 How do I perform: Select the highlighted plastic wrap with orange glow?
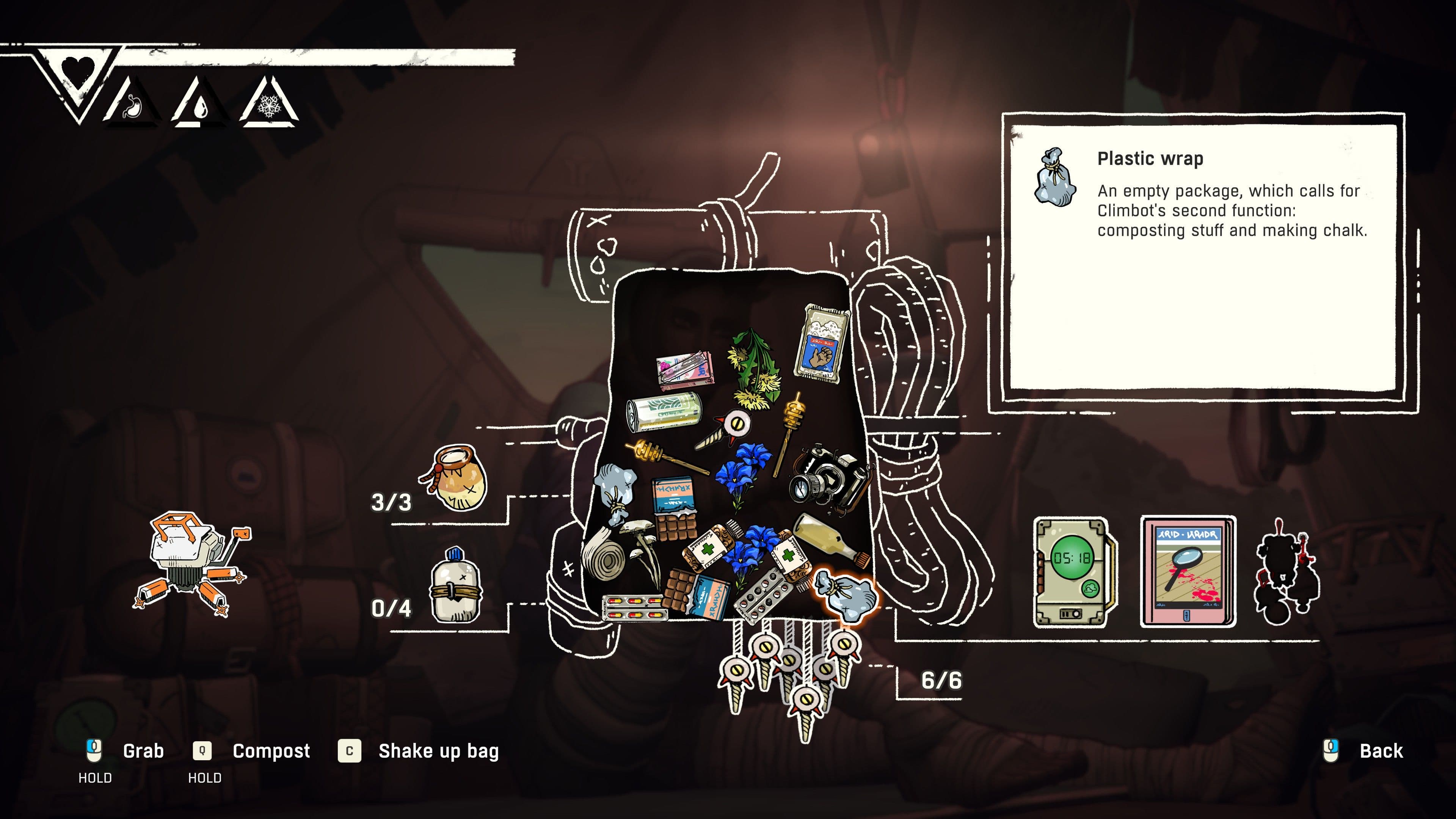(847, 596)
